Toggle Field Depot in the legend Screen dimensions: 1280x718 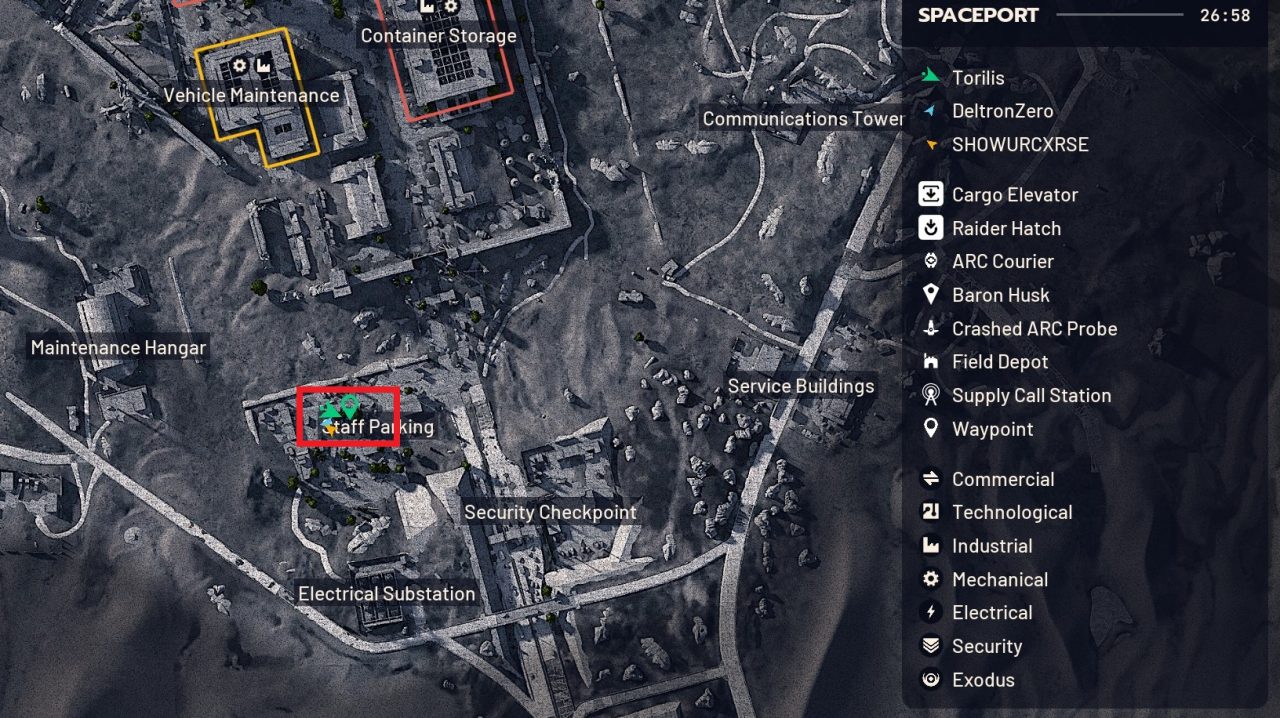pyautogui.click(x=999, y=362)
